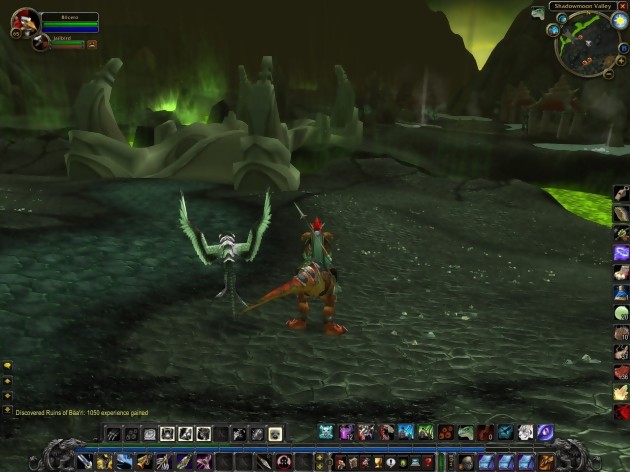Select the player character portrait
This screenshot has height=472, width=630.
25,22
